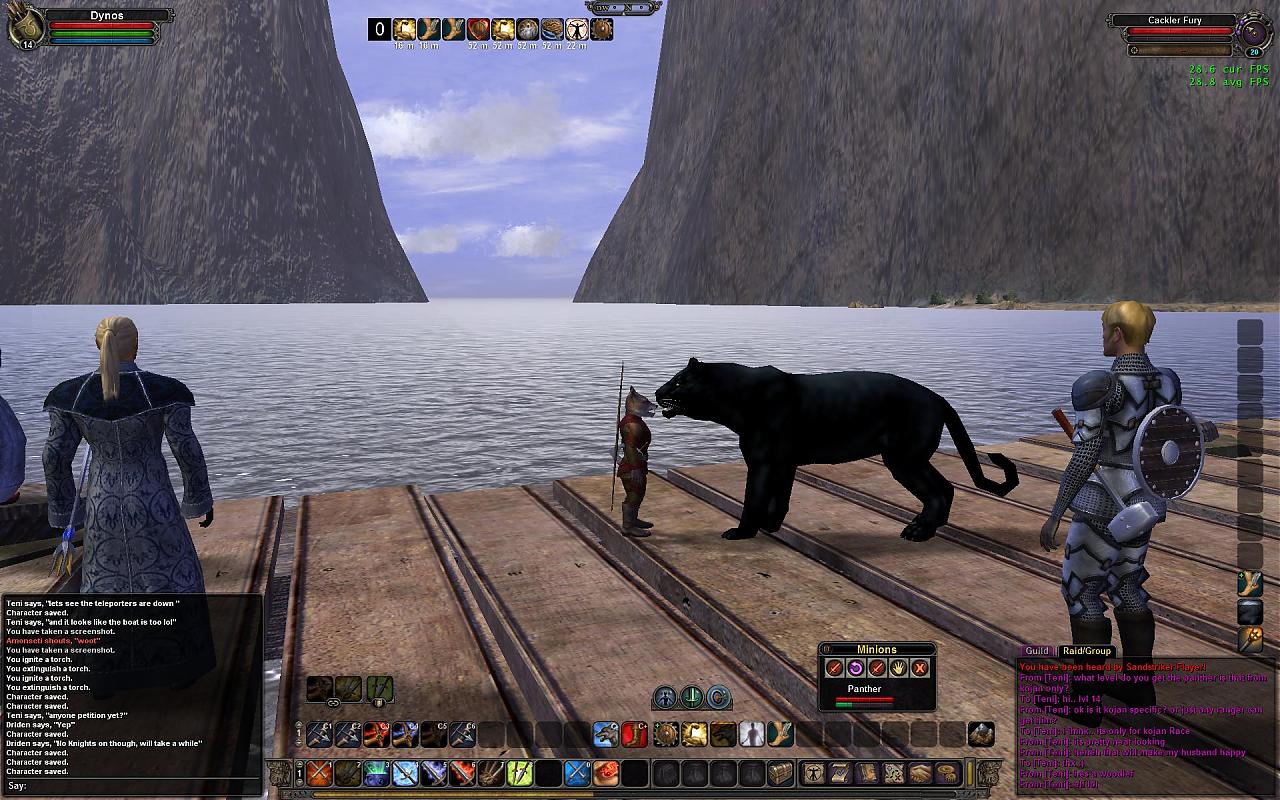Viewport: 1280px width, 800px height.
Task: Select the yellow hand minion command
Action: tap(898, 668)
